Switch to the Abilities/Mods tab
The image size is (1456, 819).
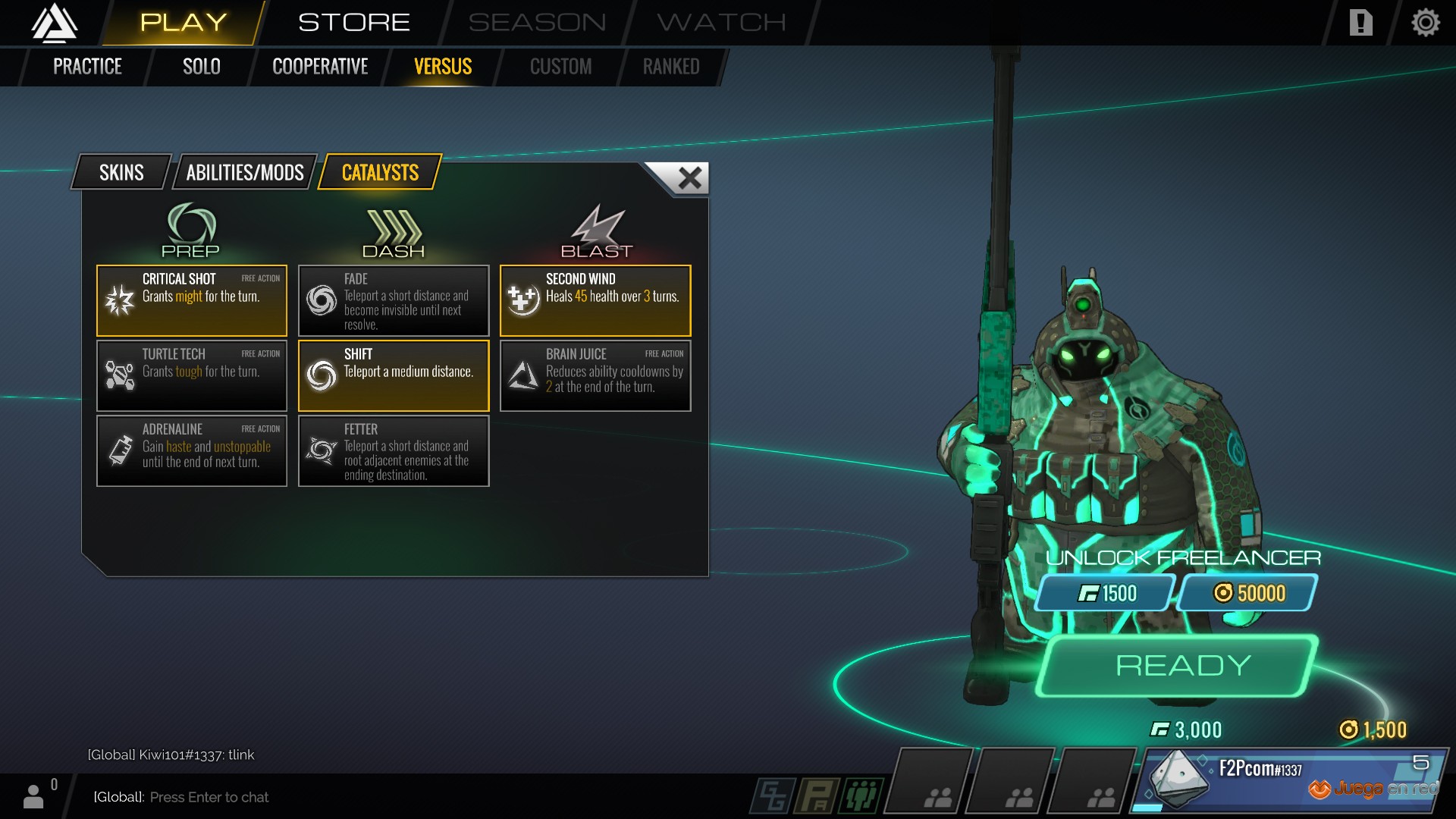click(x=245, y=173)
